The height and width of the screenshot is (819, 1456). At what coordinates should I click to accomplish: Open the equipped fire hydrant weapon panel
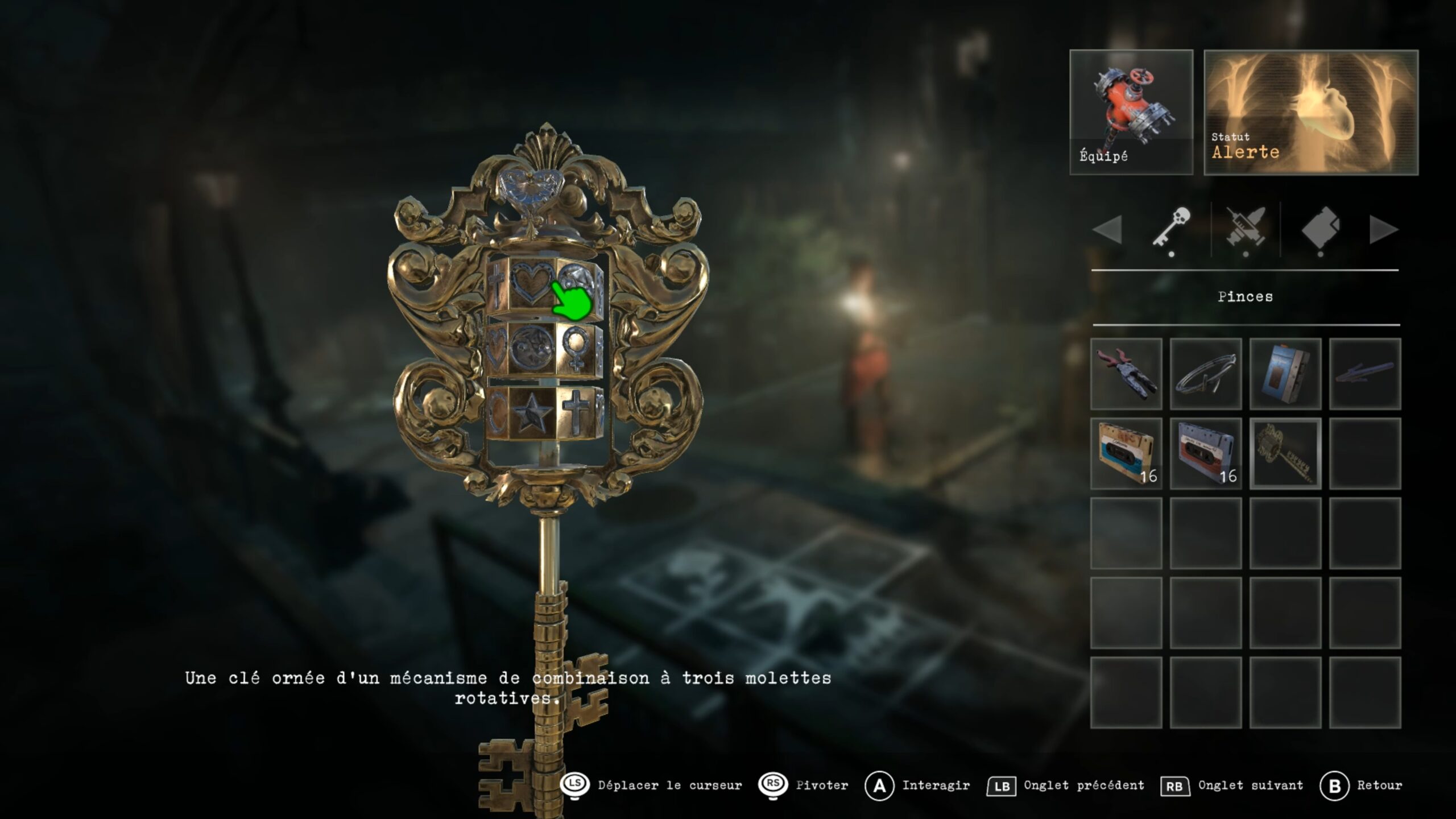1131,112
